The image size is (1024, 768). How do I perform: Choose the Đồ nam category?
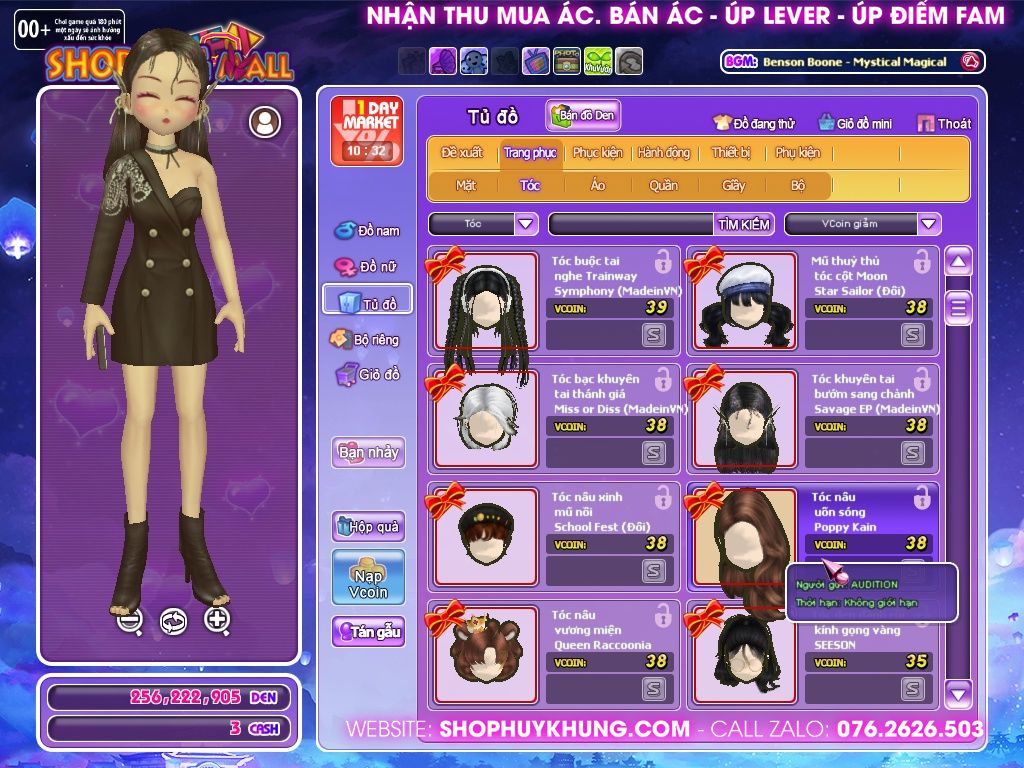[x=367, y=231]
